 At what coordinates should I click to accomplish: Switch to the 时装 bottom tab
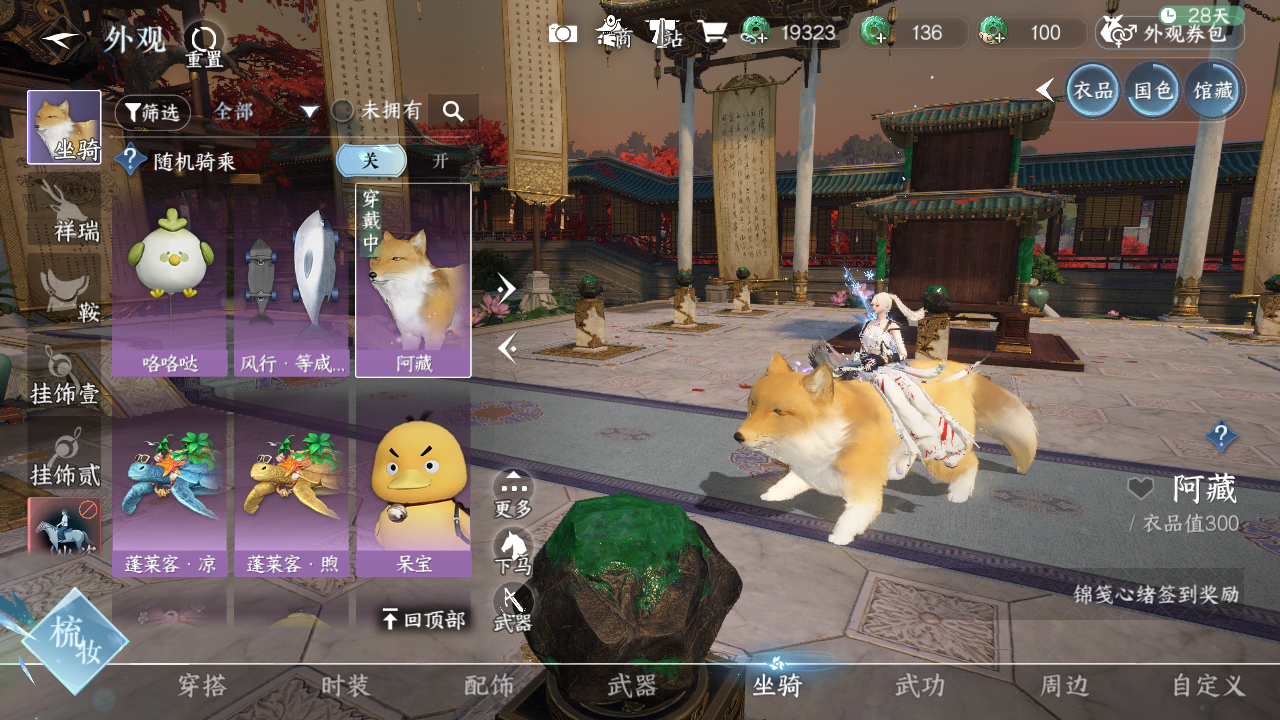pyautogui.click(x=345, y=686)
